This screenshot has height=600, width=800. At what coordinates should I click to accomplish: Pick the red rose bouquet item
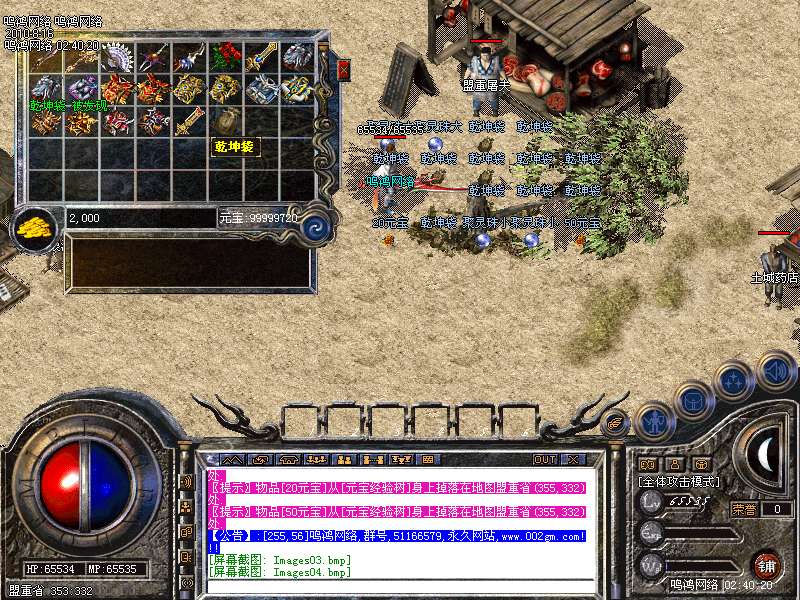coord(227,57)
